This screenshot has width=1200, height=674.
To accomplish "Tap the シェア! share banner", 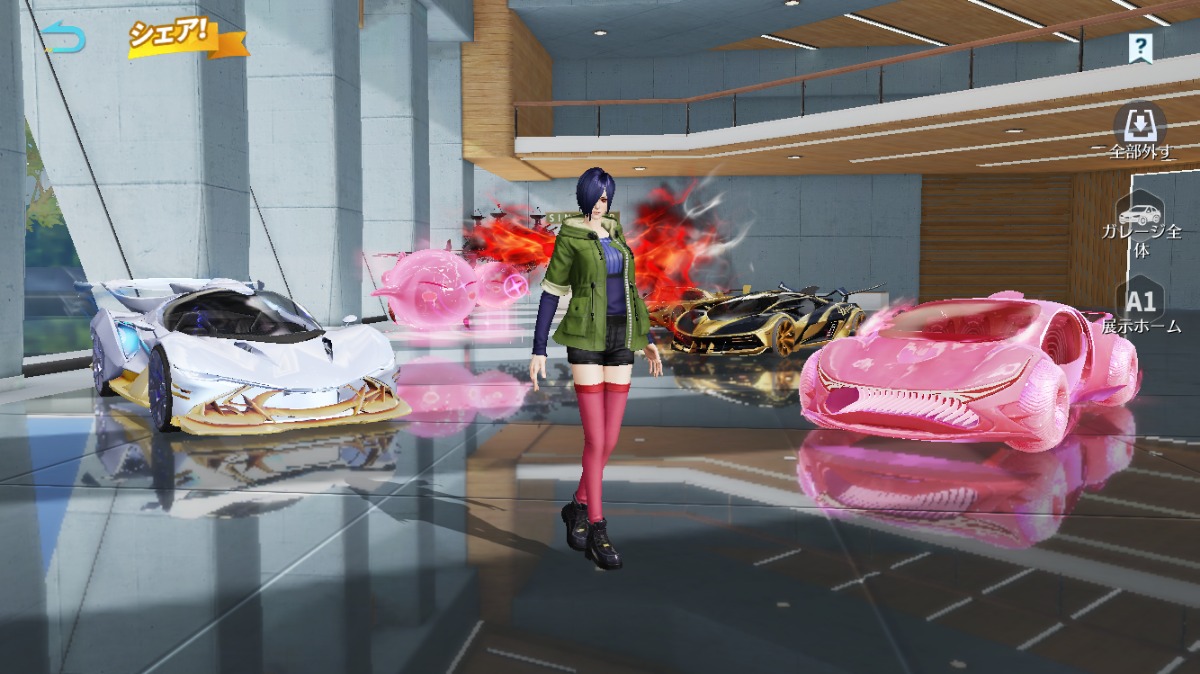I will (186, 37).
